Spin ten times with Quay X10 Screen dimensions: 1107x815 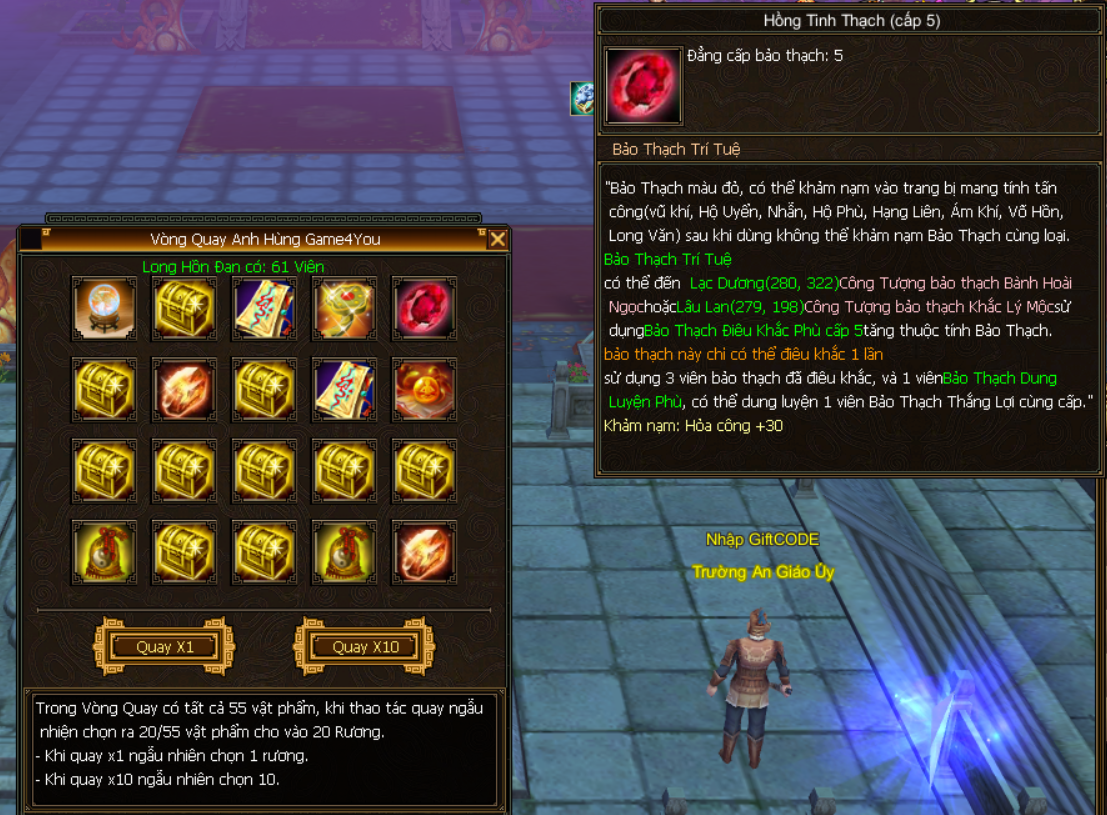[364, 647]
